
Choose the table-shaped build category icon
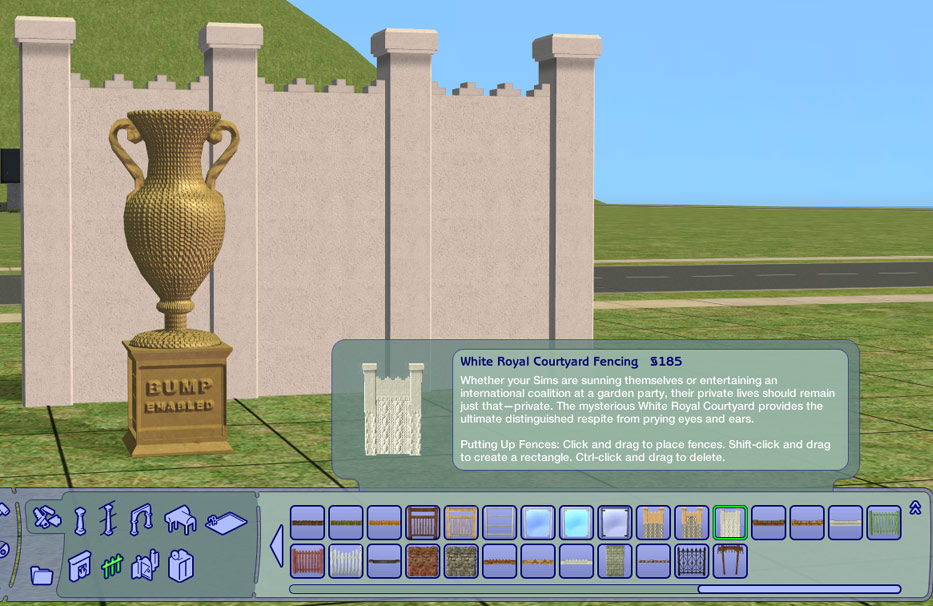click(180, 519)
